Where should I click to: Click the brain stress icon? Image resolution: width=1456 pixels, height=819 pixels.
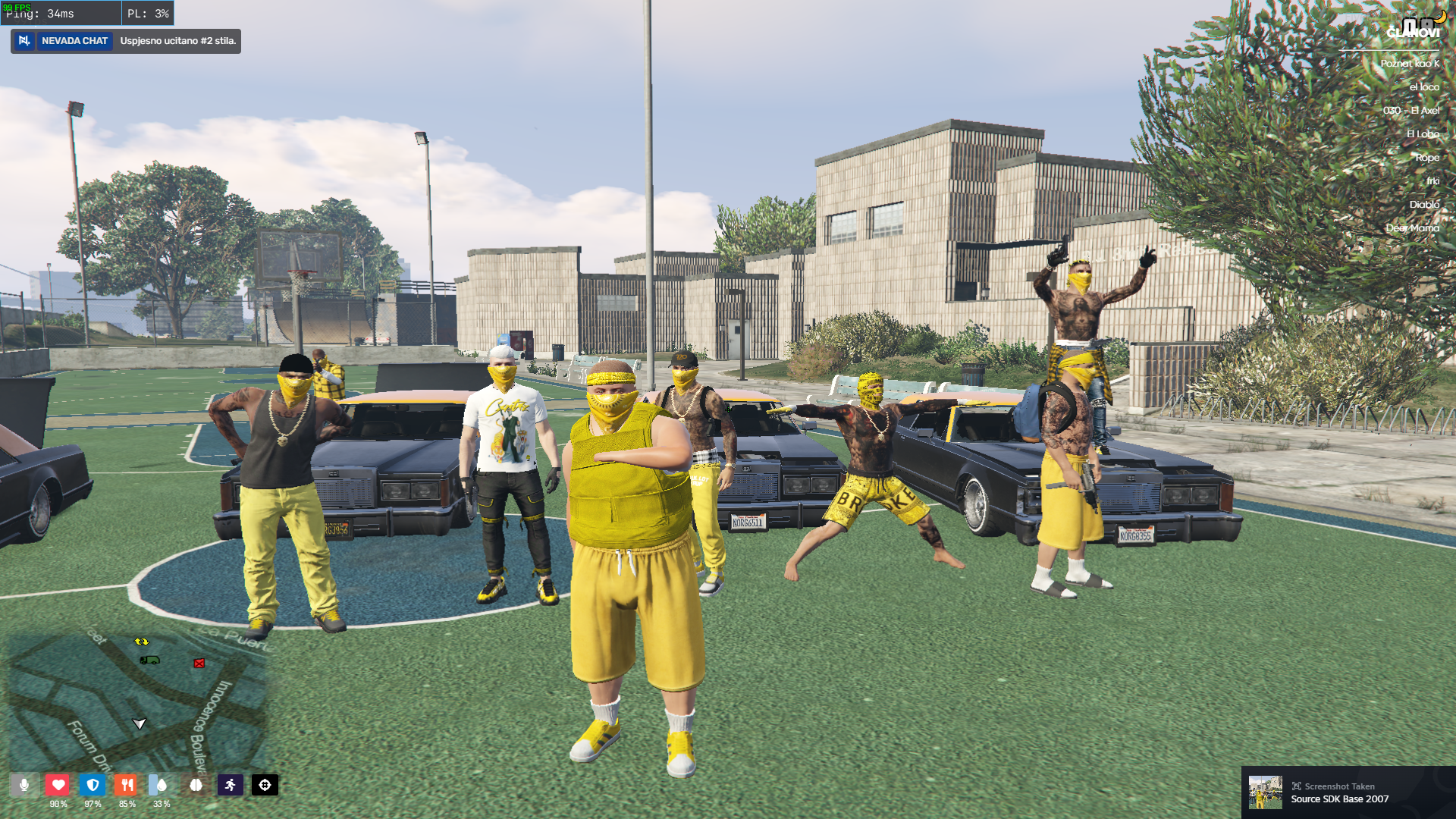[x=196, y=786]
